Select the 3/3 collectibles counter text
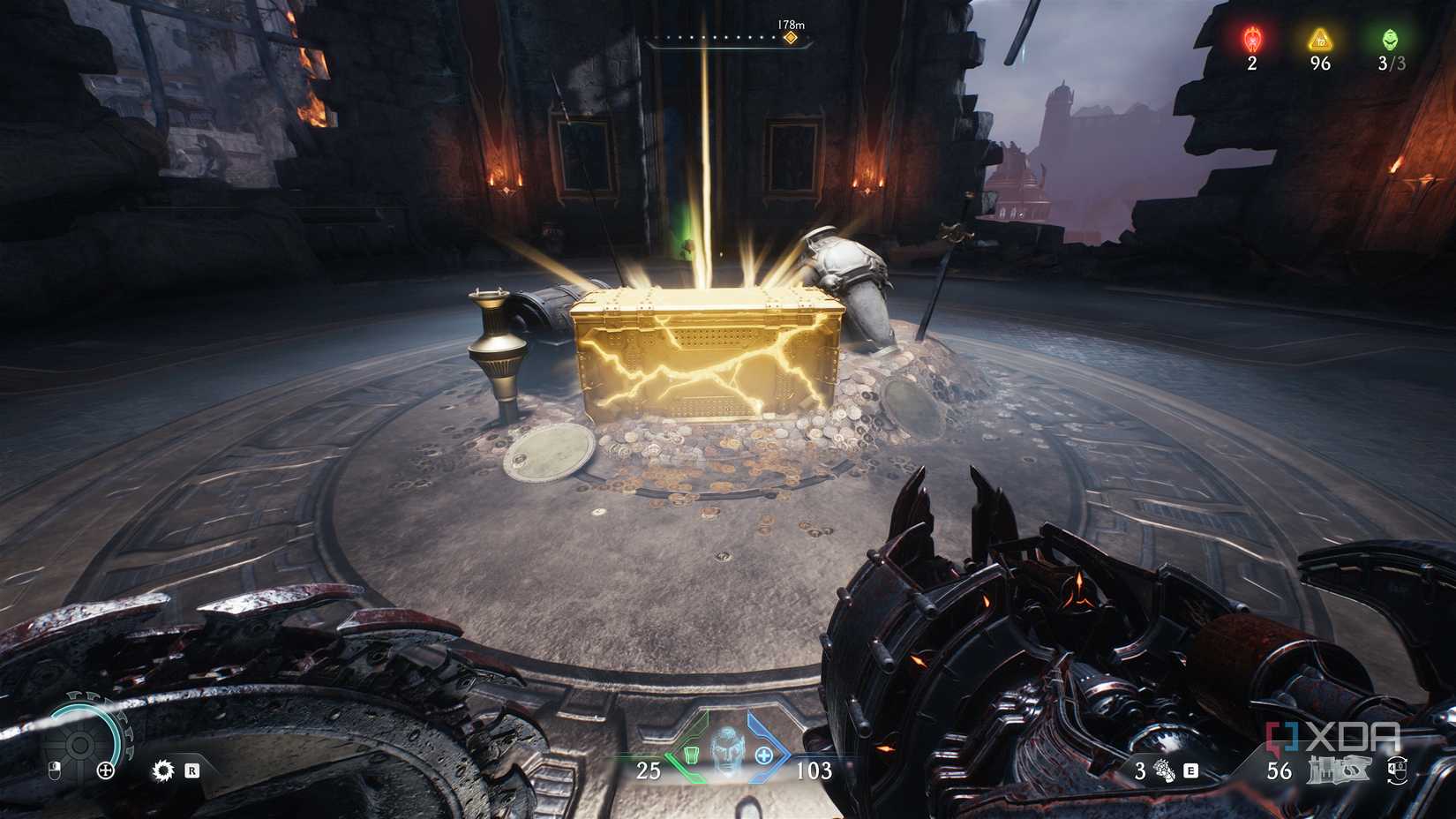The height and width of the screenshot is (819, 1456). click(1389, 64)
